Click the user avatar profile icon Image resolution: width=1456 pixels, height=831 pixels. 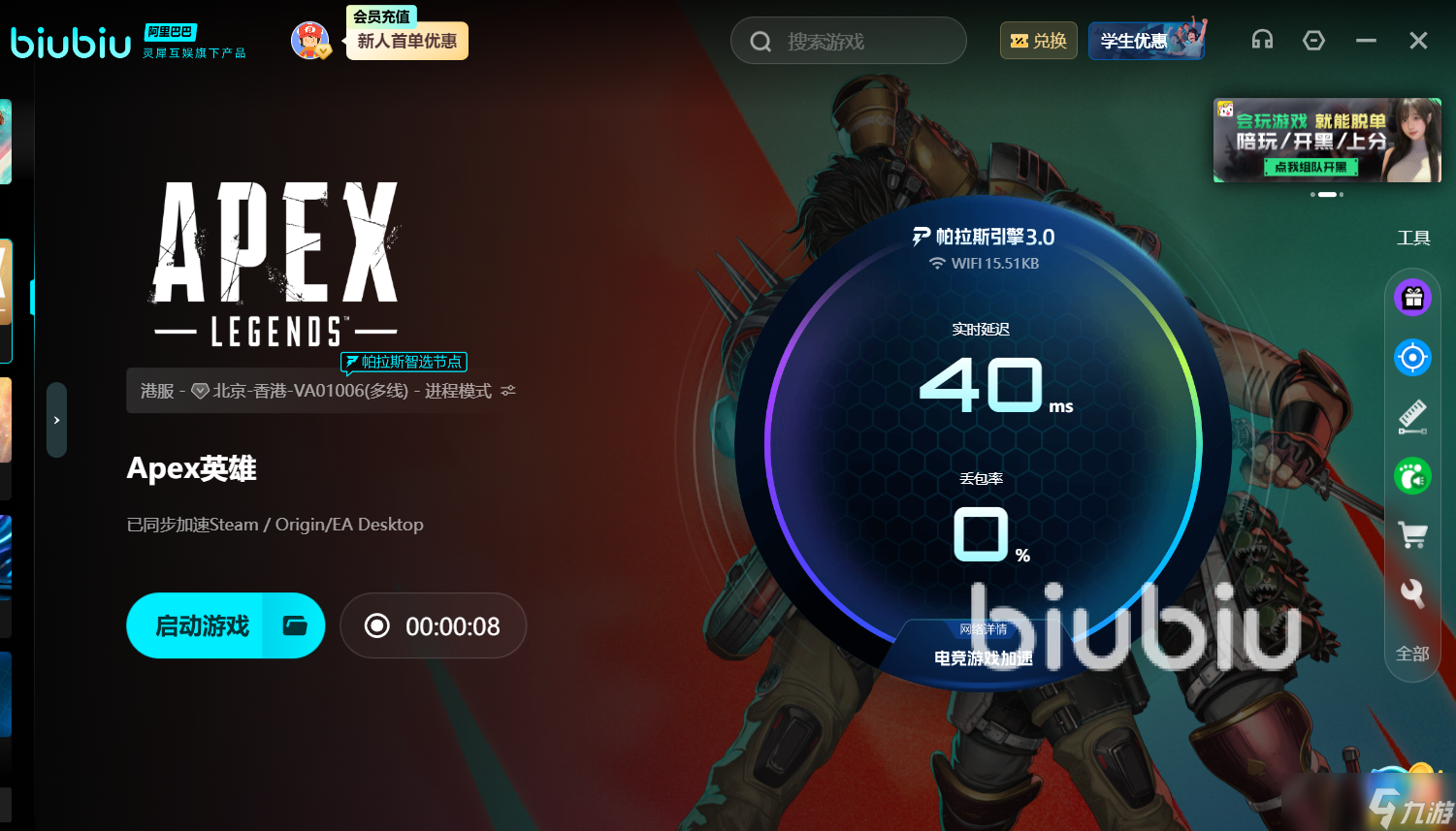(310, 40)
